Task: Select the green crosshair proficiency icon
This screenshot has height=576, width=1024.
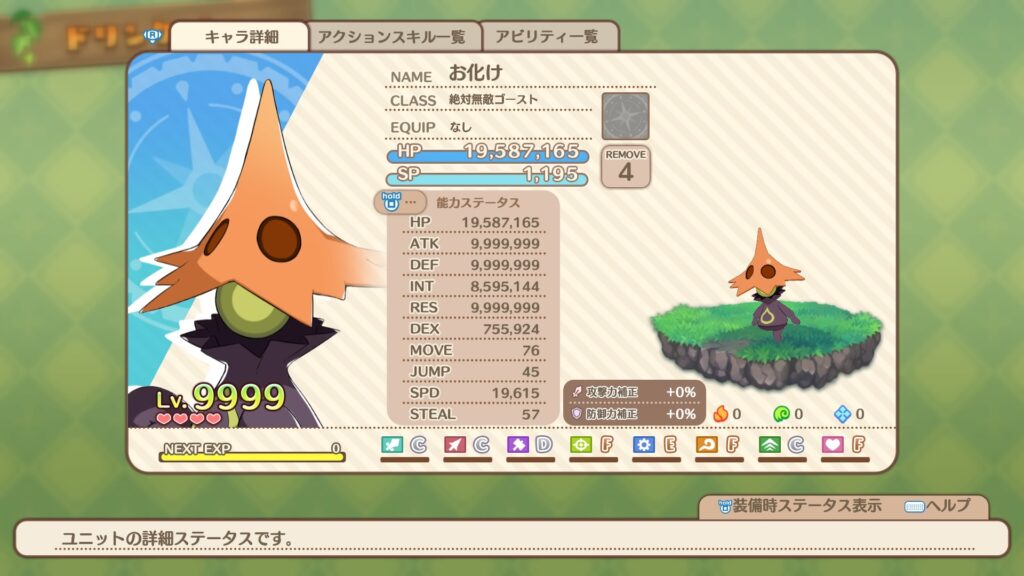Action: pyautogui.click(x=581, y=444)
